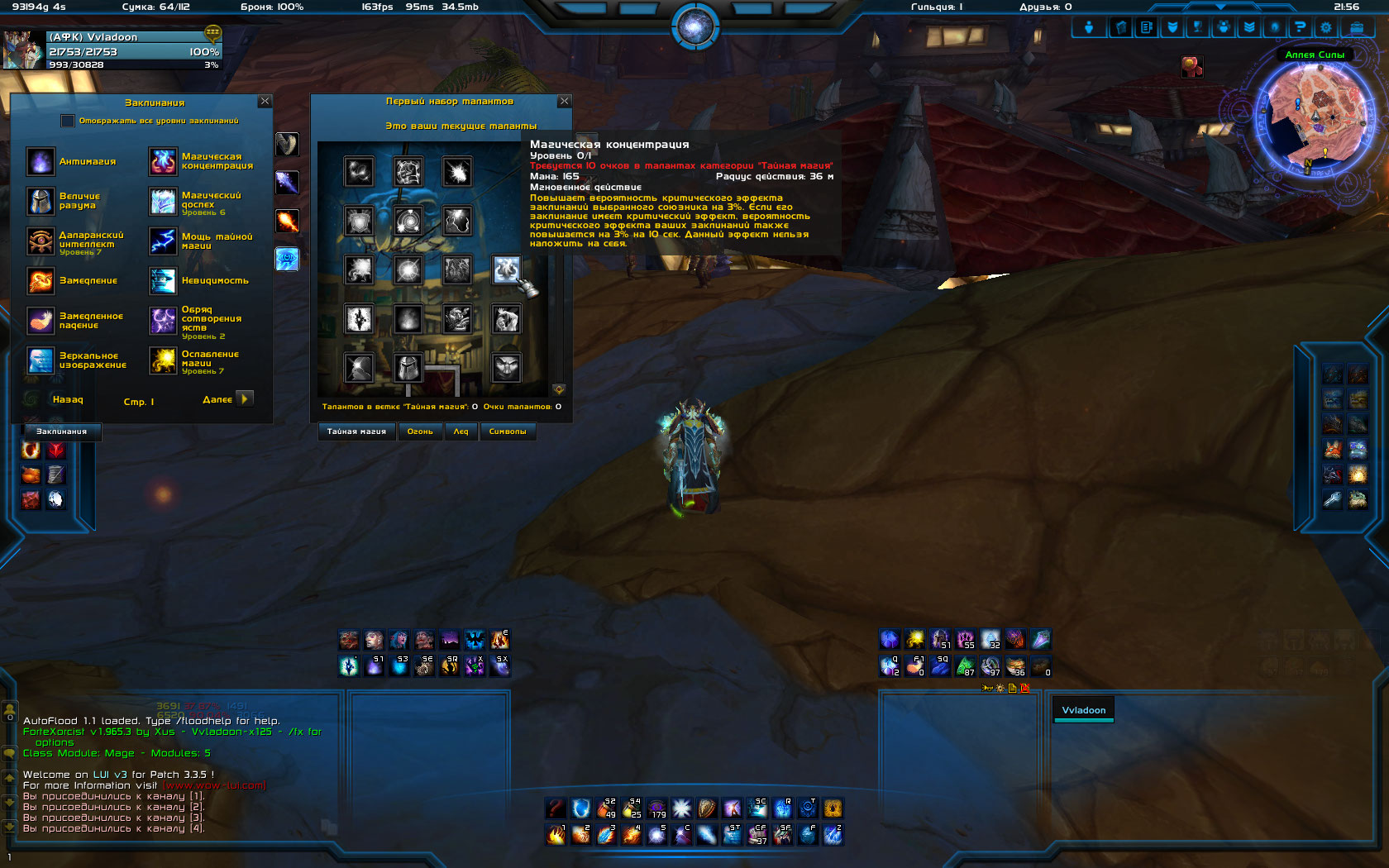Select the Vvladoon player unit frame
This screenshot has width=1389, height=868.
point(113,50)
